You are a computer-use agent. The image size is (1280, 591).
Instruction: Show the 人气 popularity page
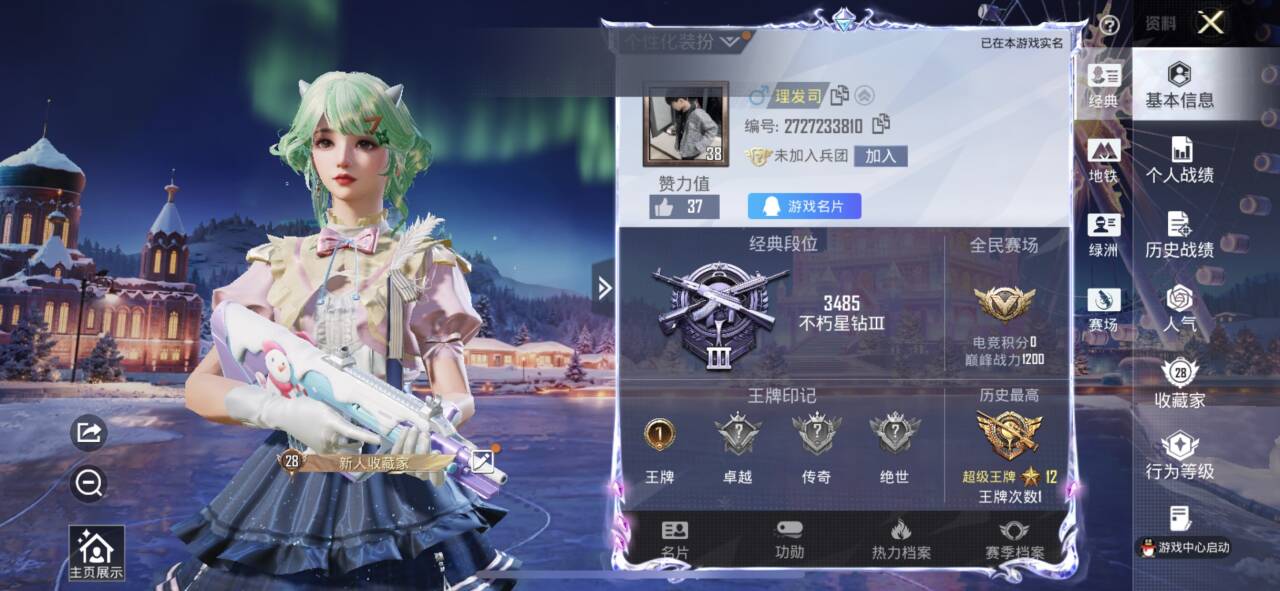coord(1180,310)
